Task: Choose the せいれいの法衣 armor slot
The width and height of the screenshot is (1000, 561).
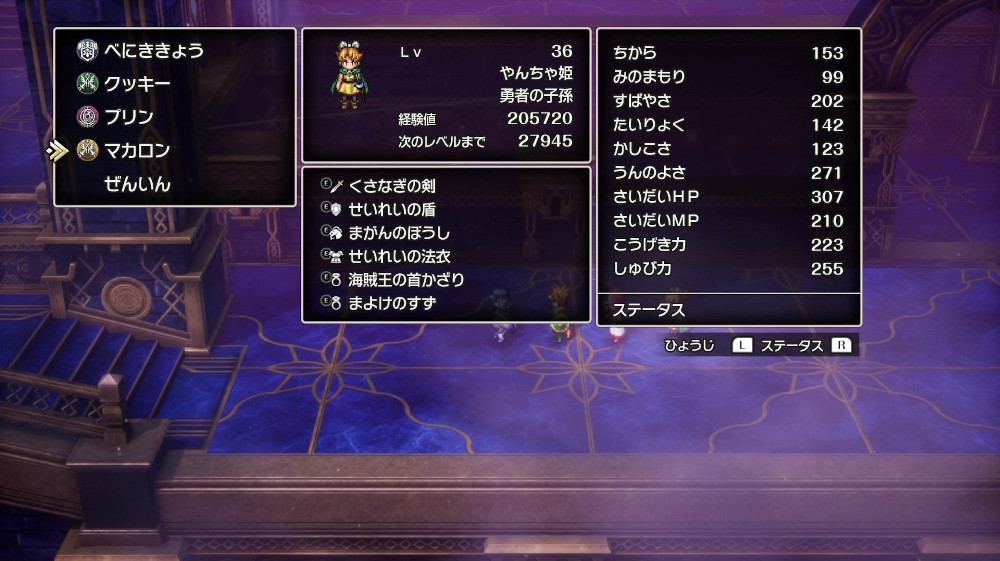Action: pyautogui.click(x=398, y=256)
